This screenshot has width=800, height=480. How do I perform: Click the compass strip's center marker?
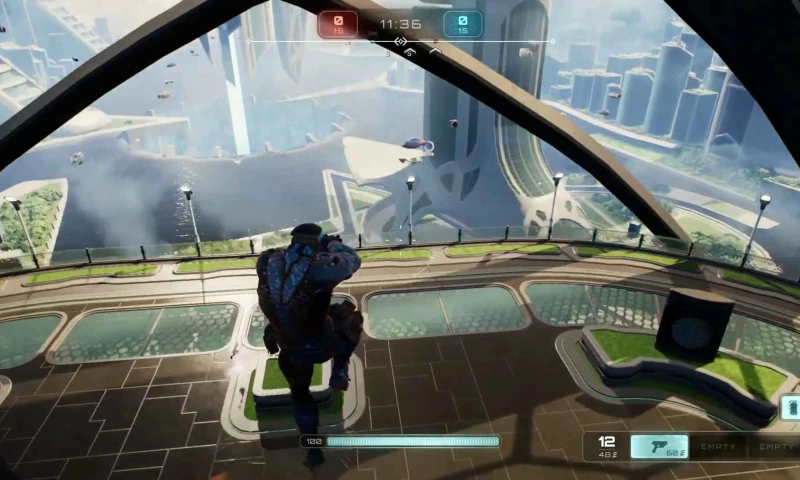(x=400, y=42)
